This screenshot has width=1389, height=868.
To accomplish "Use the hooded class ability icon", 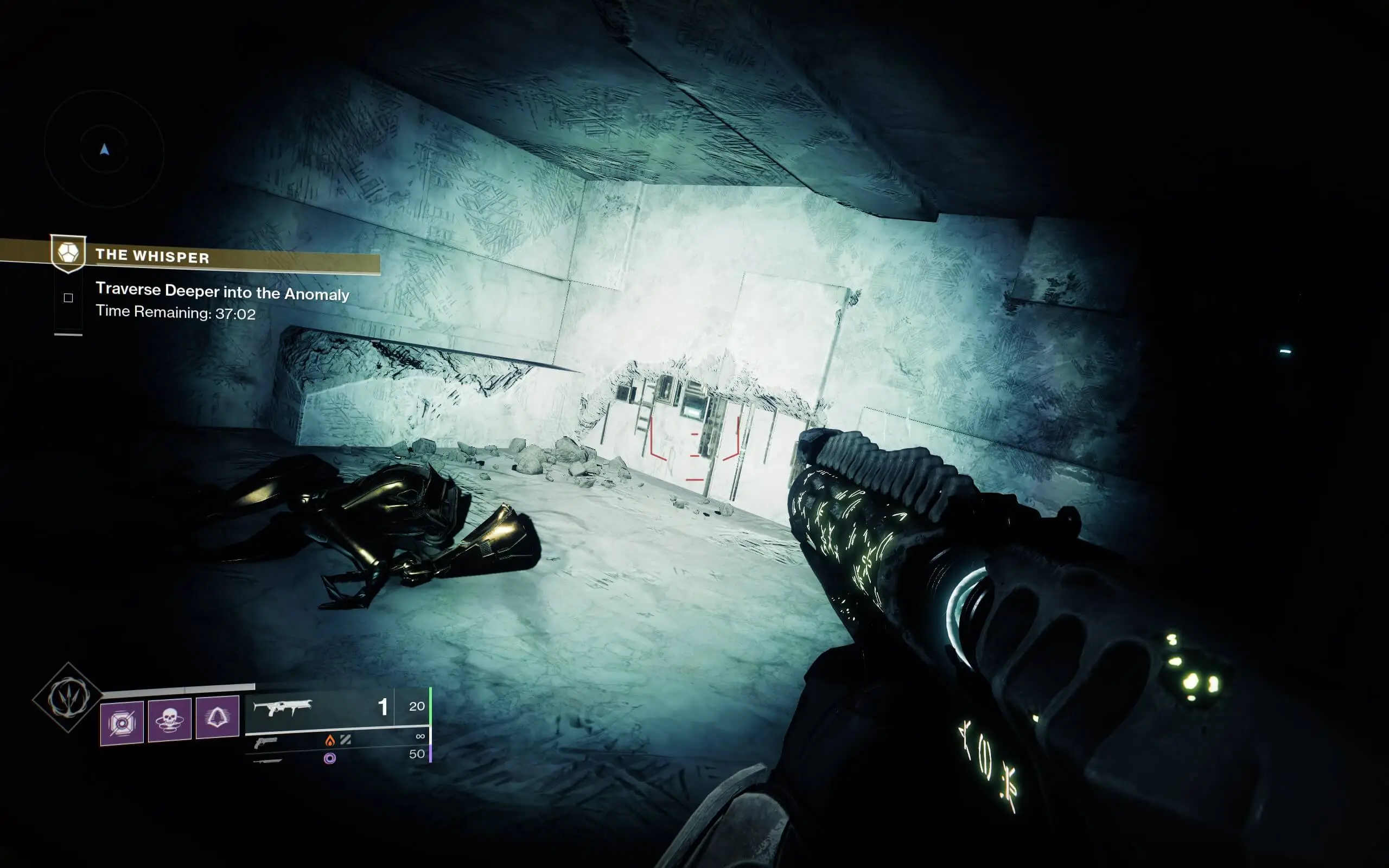I will (x=218, y=717).
